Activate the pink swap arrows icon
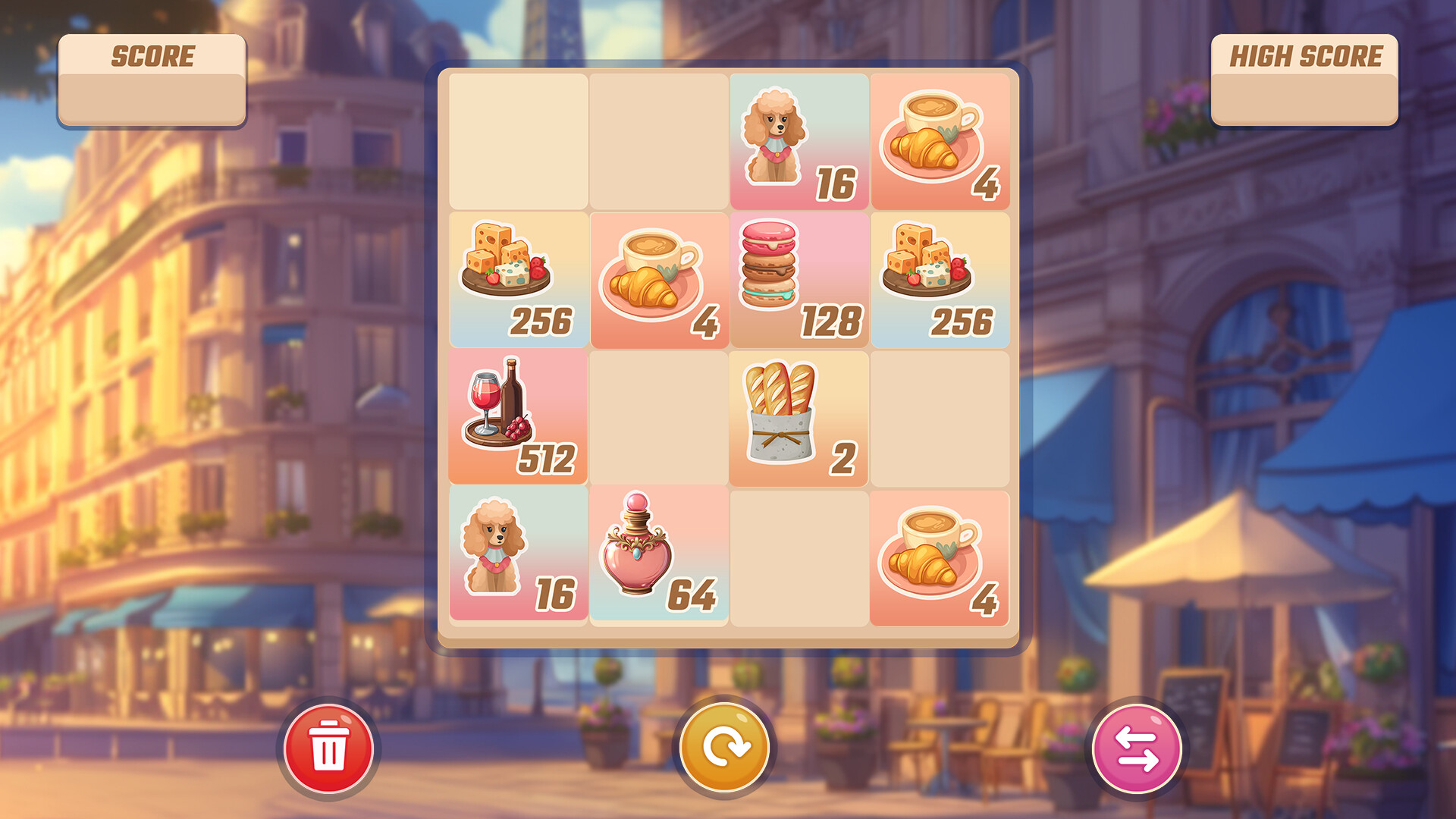Viewport: 1456px width, 819px height. pos(1134,747)
